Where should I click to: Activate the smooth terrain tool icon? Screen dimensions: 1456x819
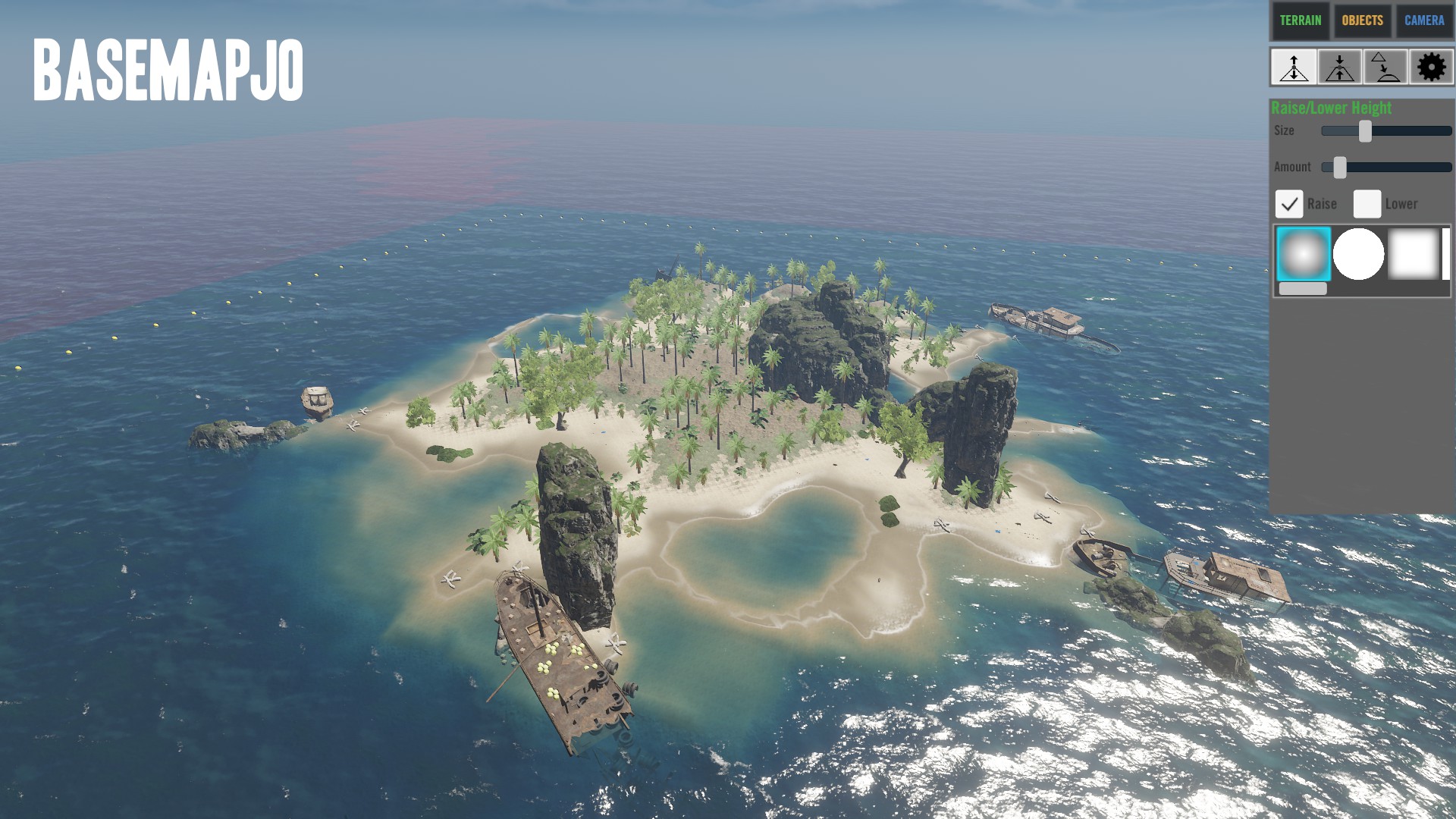1385,67
